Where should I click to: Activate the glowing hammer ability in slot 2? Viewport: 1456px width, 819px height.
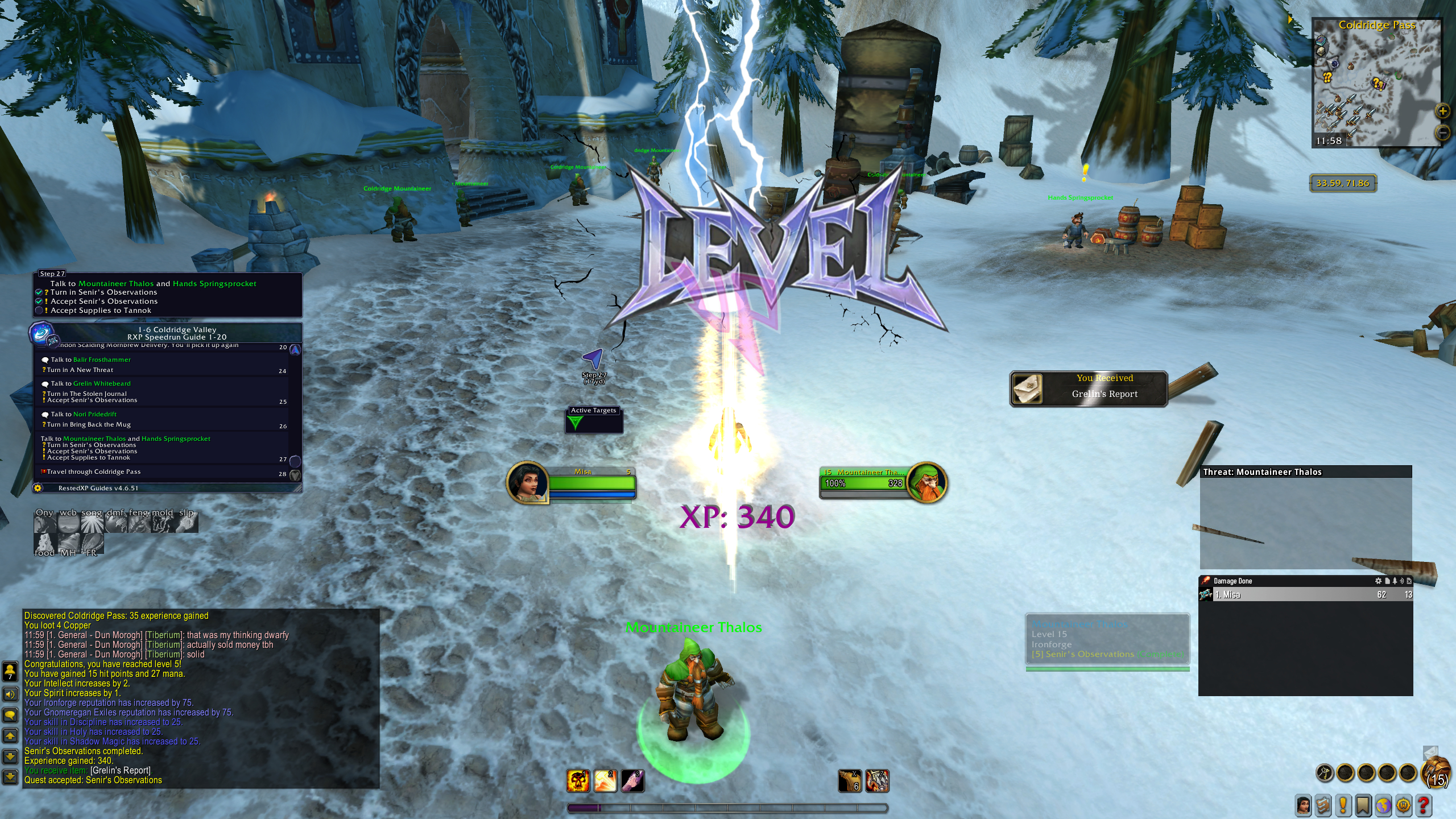tap(605, 781)
